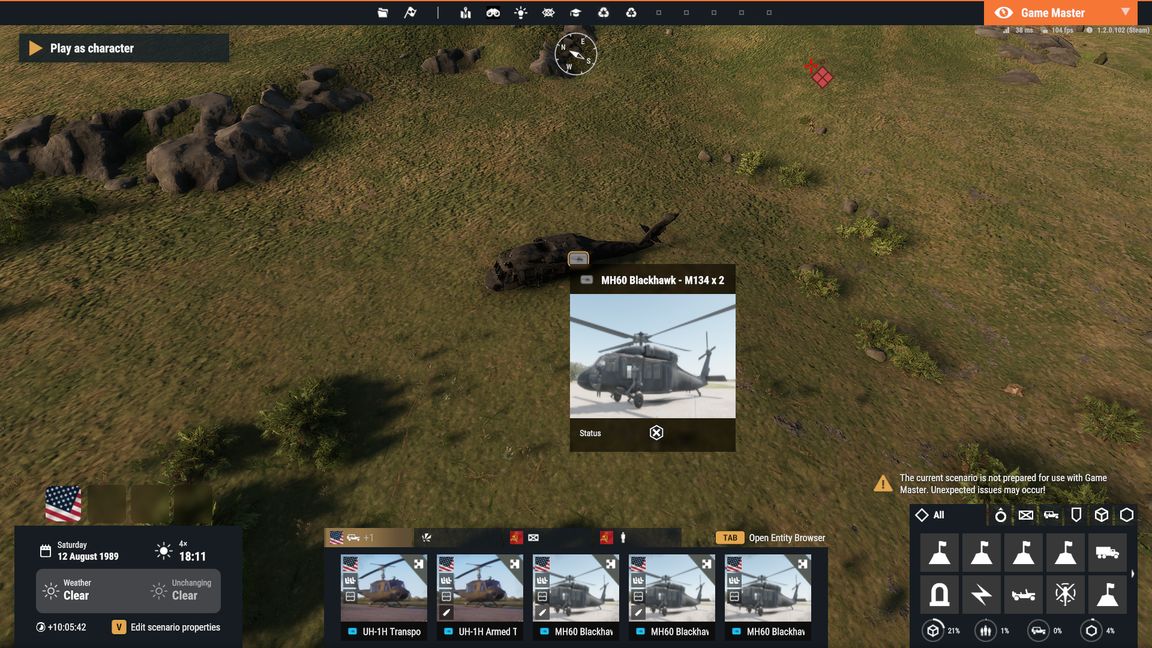Open the Entity Browser
1152x648 pixels.
(771, 538)
